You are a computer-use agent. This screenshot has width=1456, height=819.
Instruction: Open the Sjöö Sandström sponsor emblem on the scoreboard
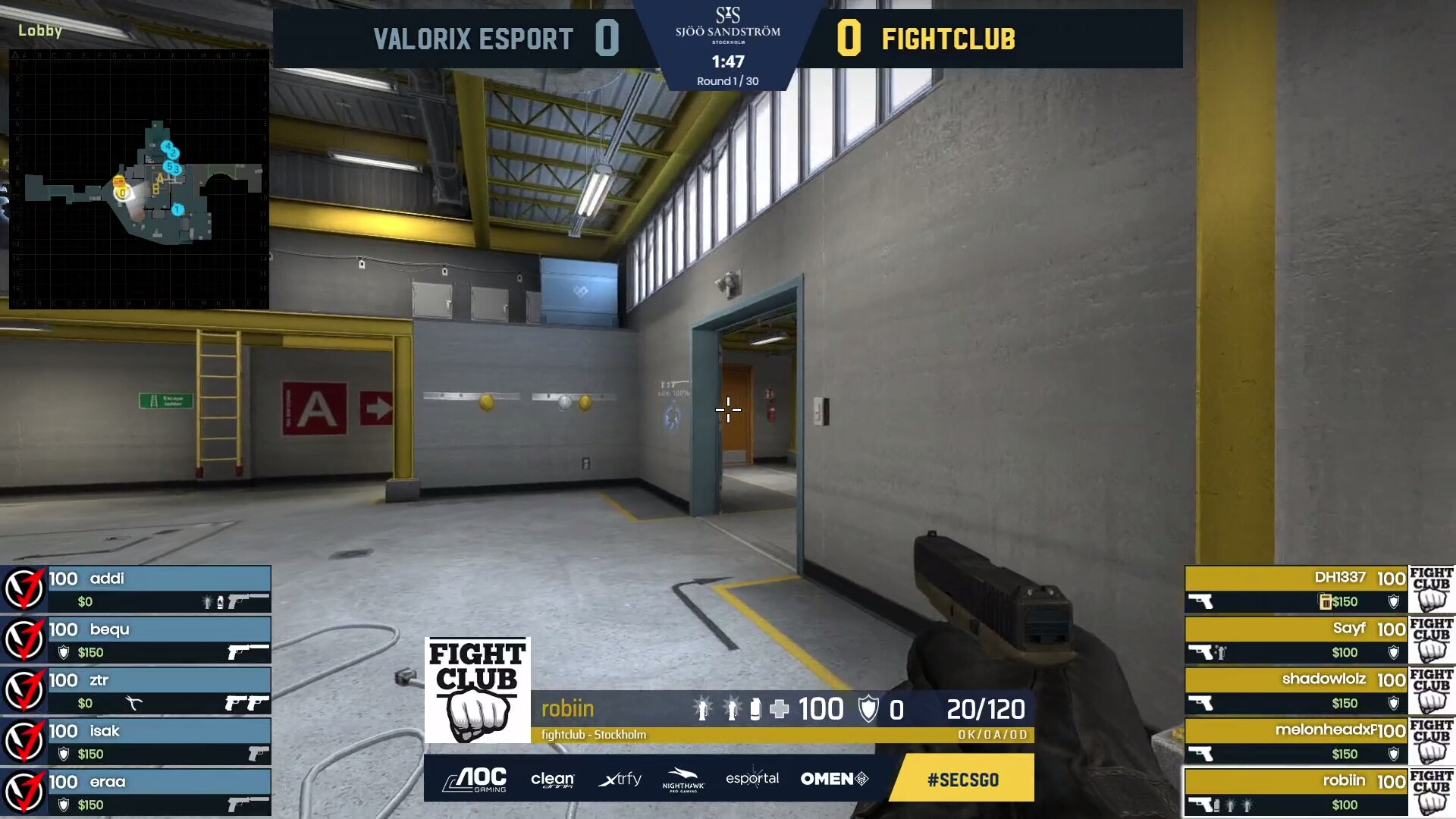[730, 23]
